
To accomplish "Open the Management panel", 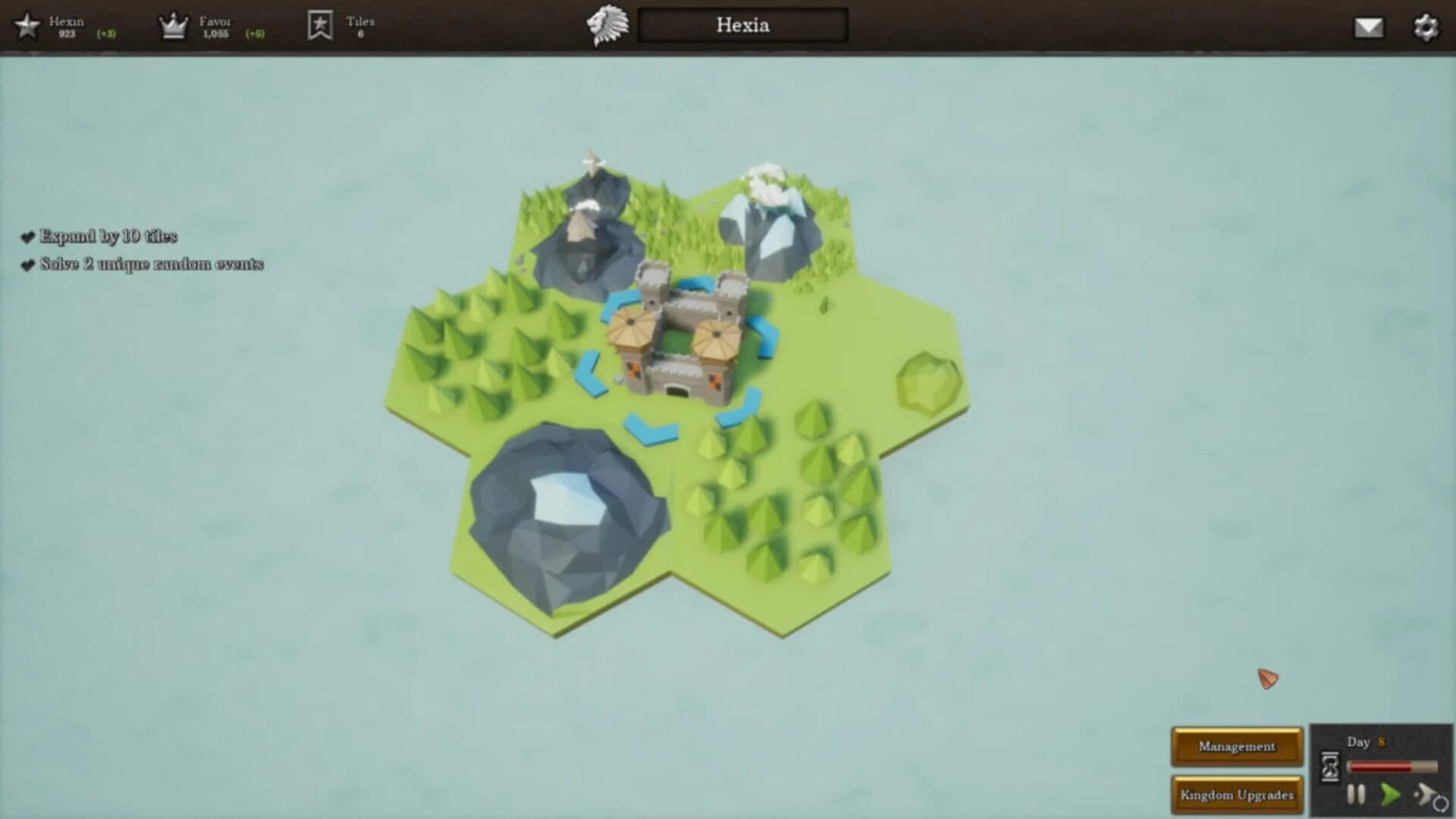I will point(1237,745).
